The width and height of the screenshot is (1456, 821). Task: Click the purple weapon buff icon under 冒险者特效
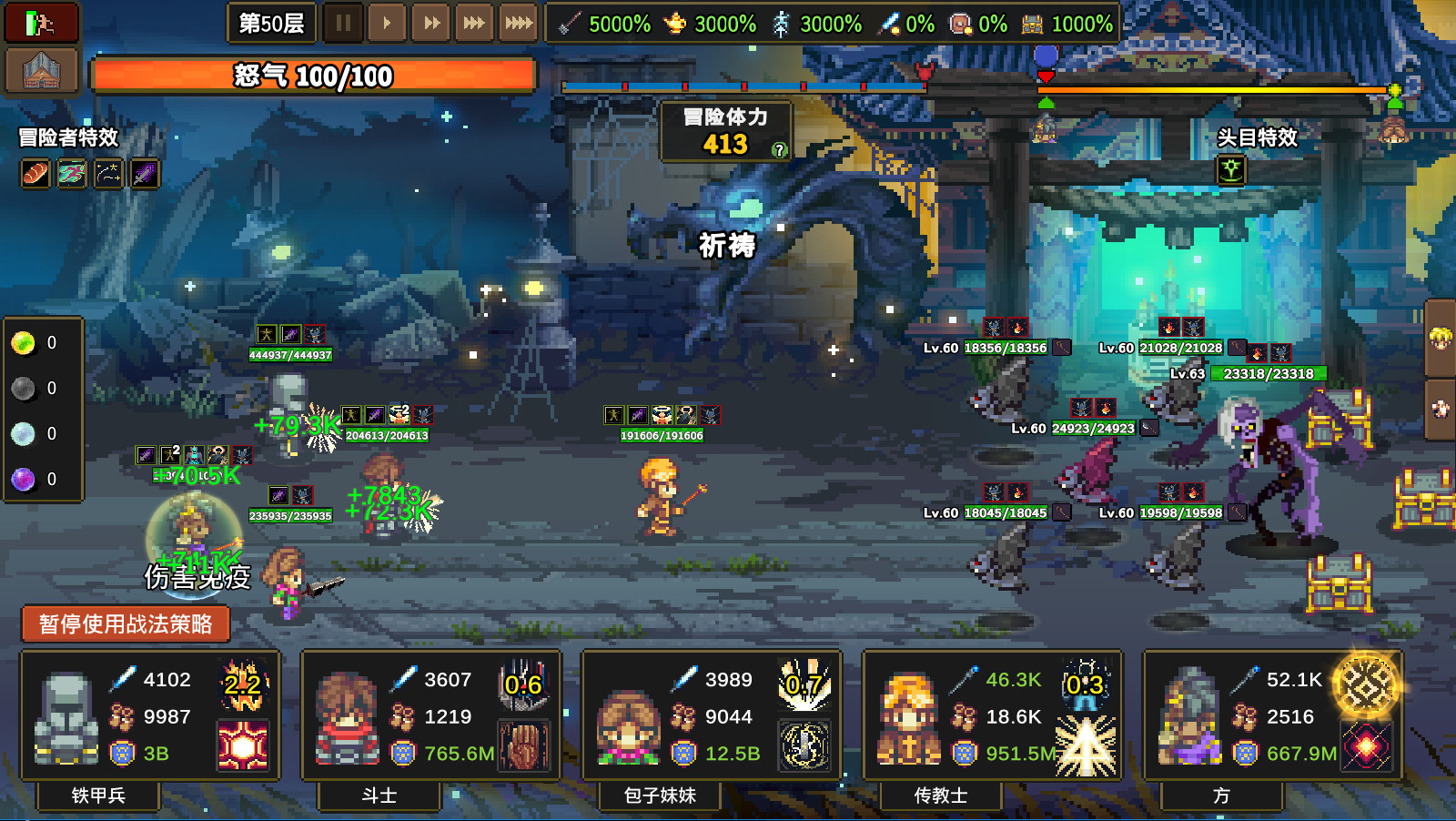(x=147, y=174)
